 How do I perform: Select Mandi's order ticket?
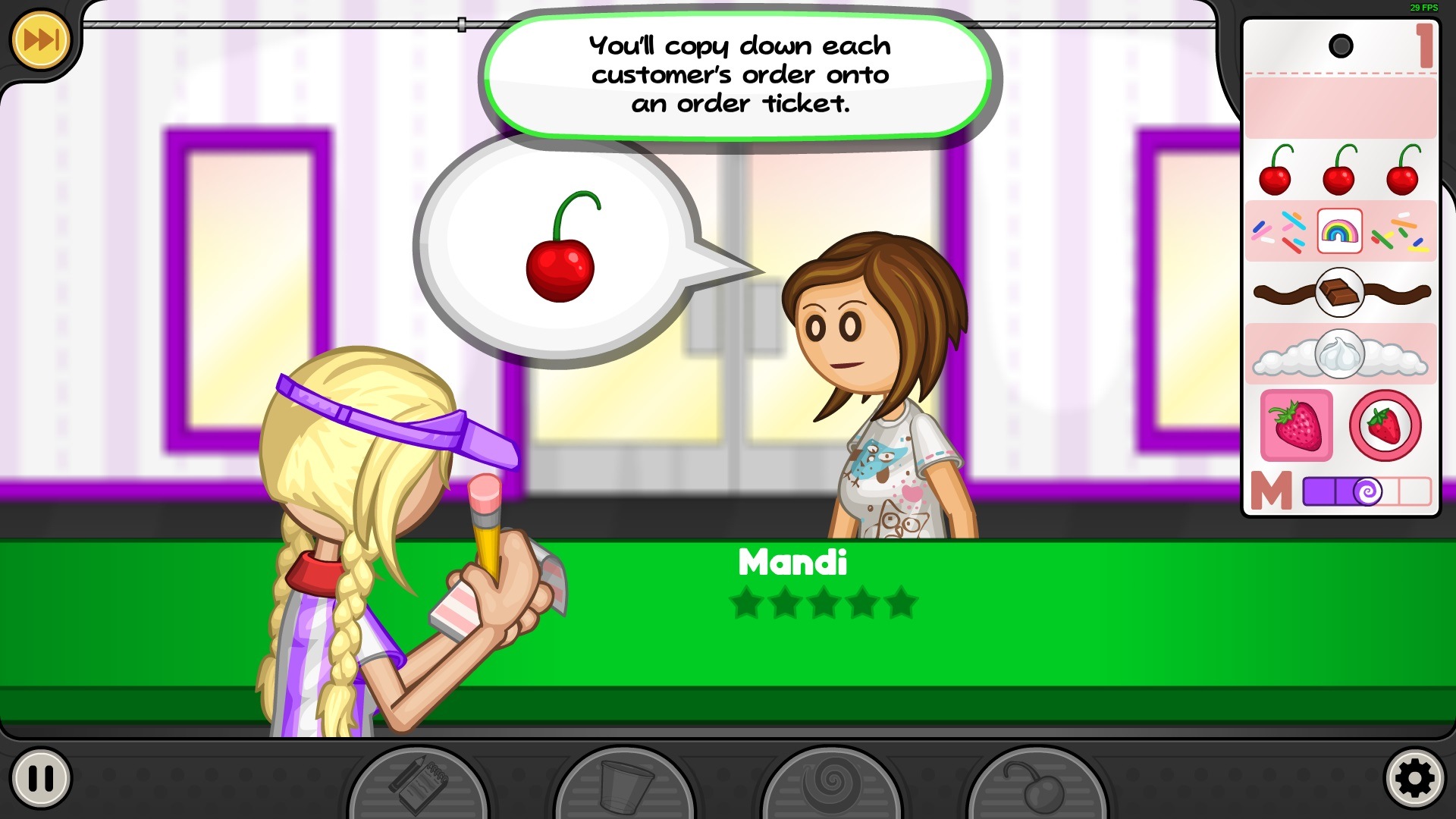click(x=1340, y=267)
